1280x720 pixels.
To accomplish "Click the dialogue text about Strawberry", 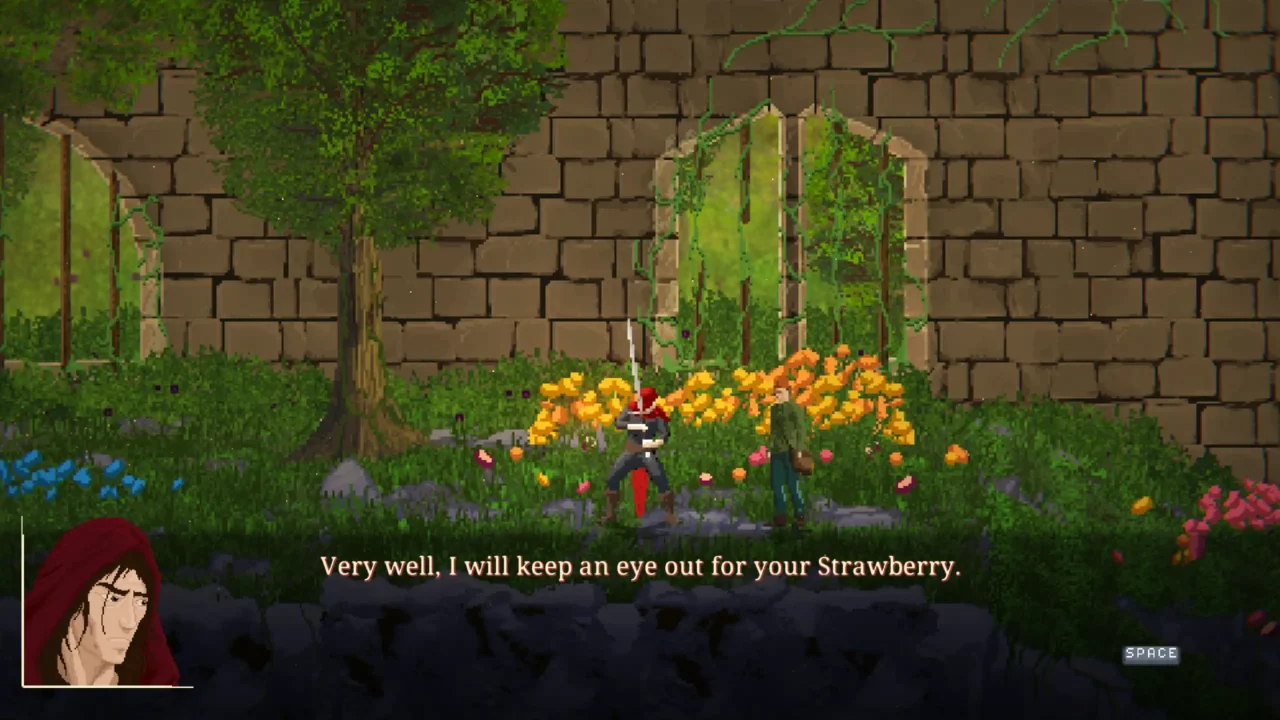I will [640, 566].
